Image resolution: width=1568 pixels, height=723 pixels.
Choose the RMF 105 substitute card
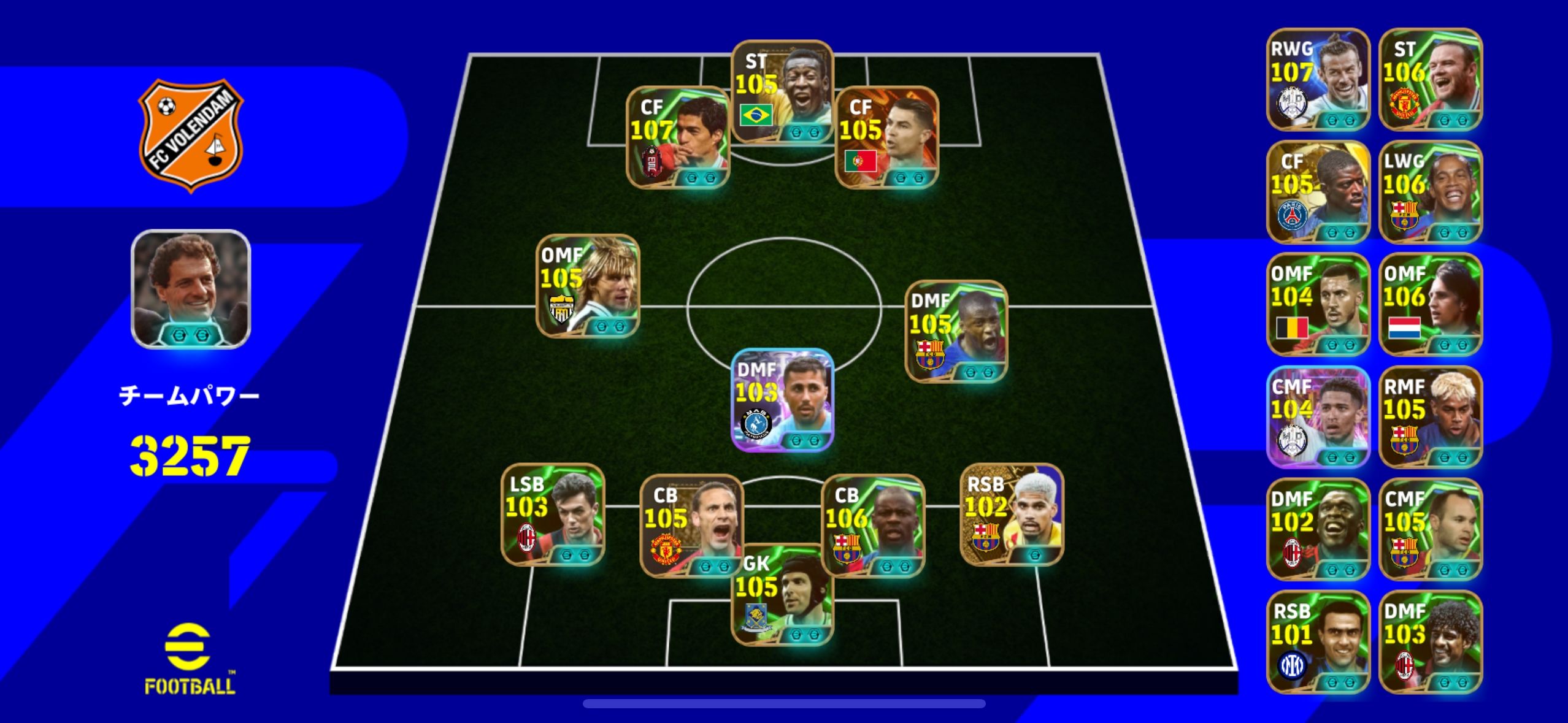[1430, 417]
